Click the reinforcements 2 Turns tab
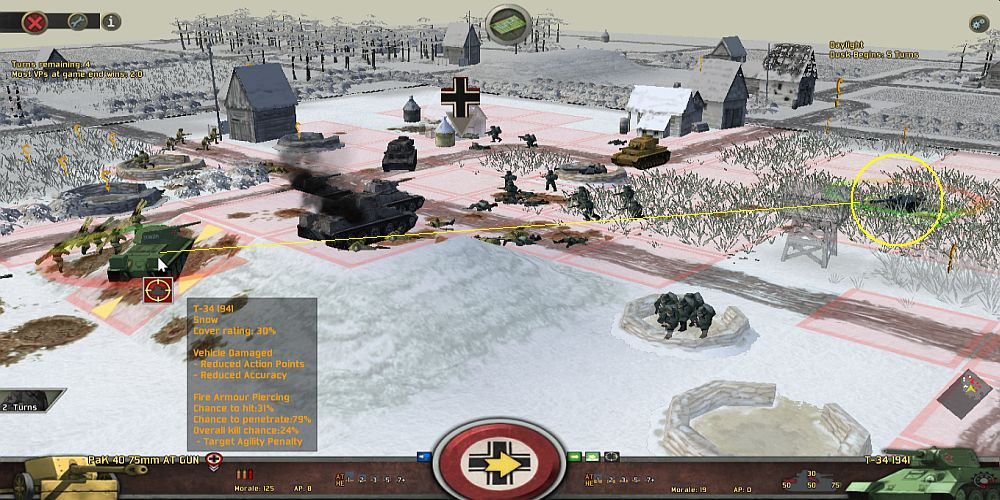Viewport: 1000px width, 500px height. [19, 407]
